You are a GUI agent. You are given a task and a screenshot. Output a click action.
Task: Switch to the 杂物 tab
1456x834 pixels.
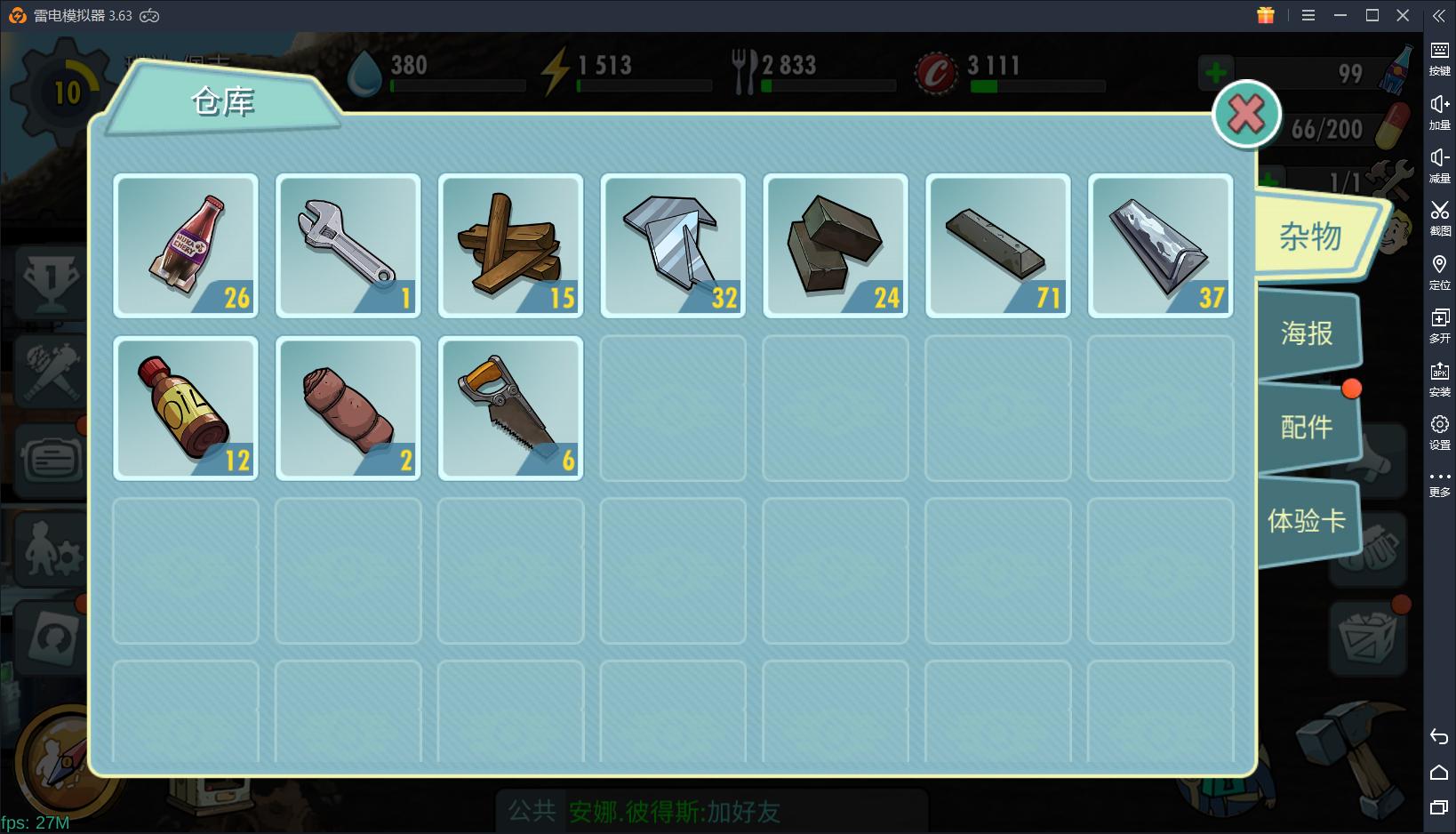click(1312, 237)
